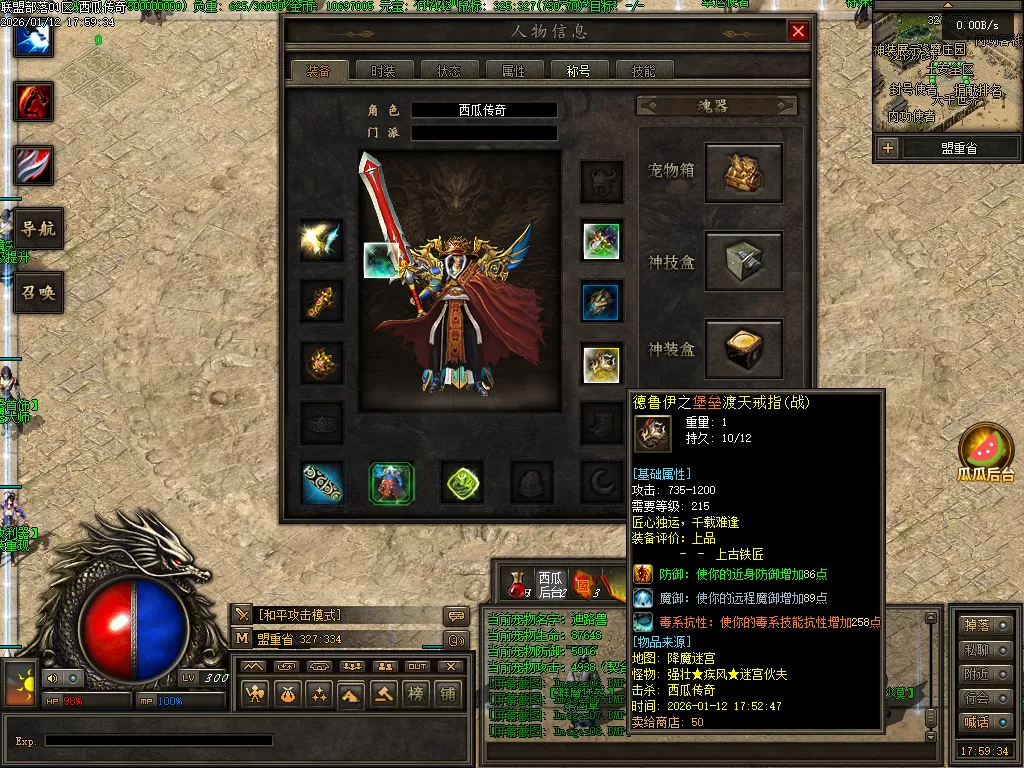Select the 称号 tab
The height and width of the screenshot is (768, 1024).
pyautogui.click(x=578, y=71)
